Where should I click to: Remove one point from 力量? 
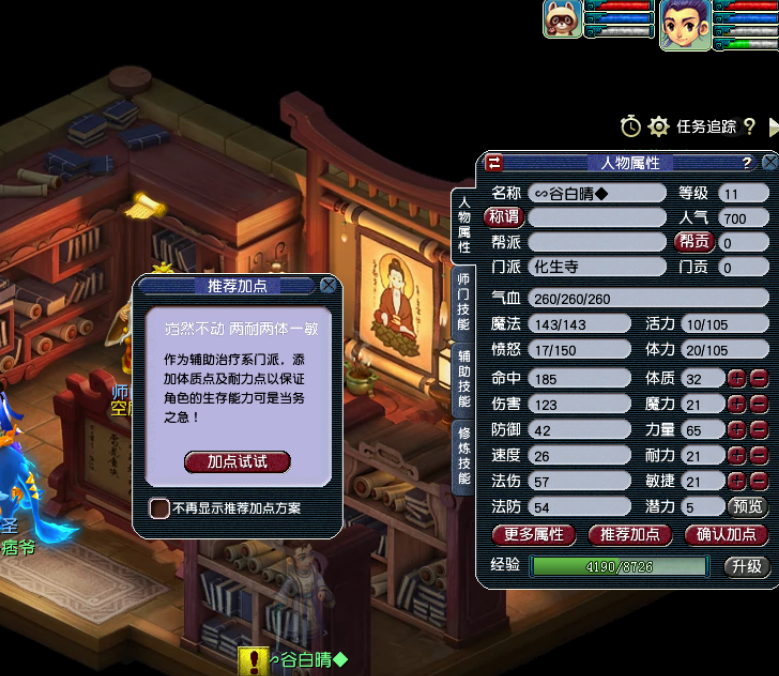(759, 430)
